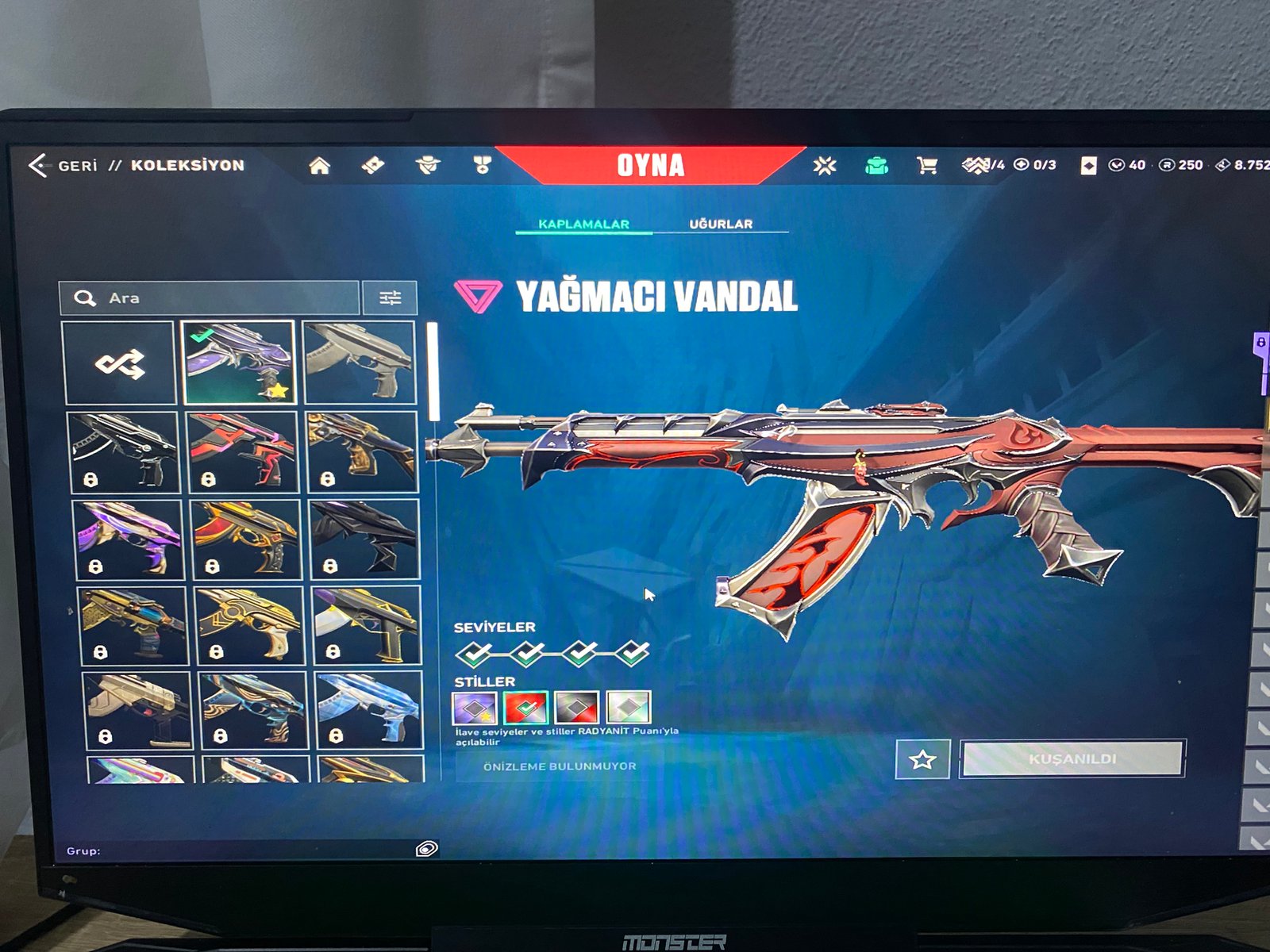
Task: Select the equipped purple Vandal skin thumbnail
Action: point(239,363)
